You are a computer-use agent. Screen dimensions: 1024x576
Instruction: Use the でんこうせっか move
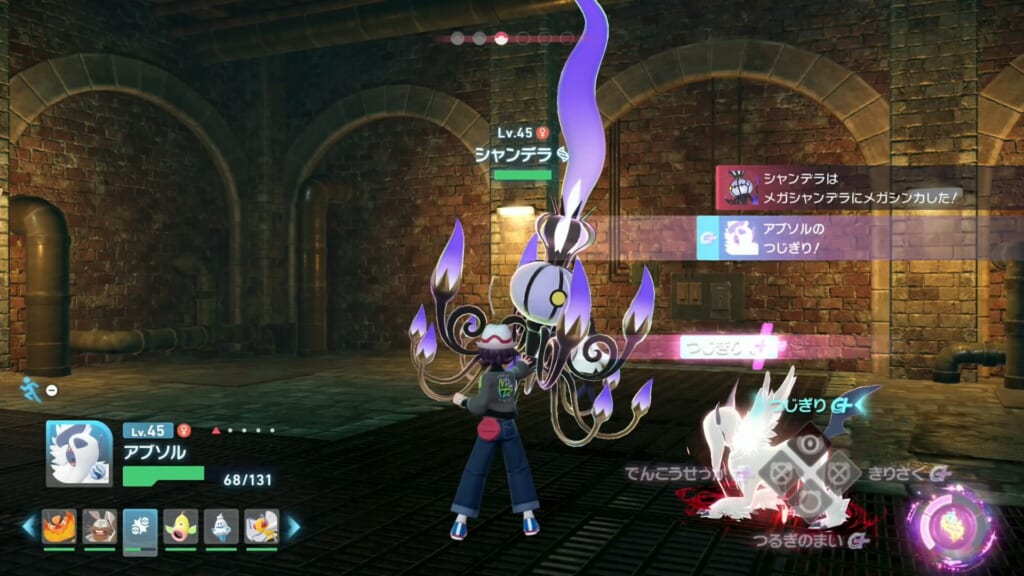(672, 472)
